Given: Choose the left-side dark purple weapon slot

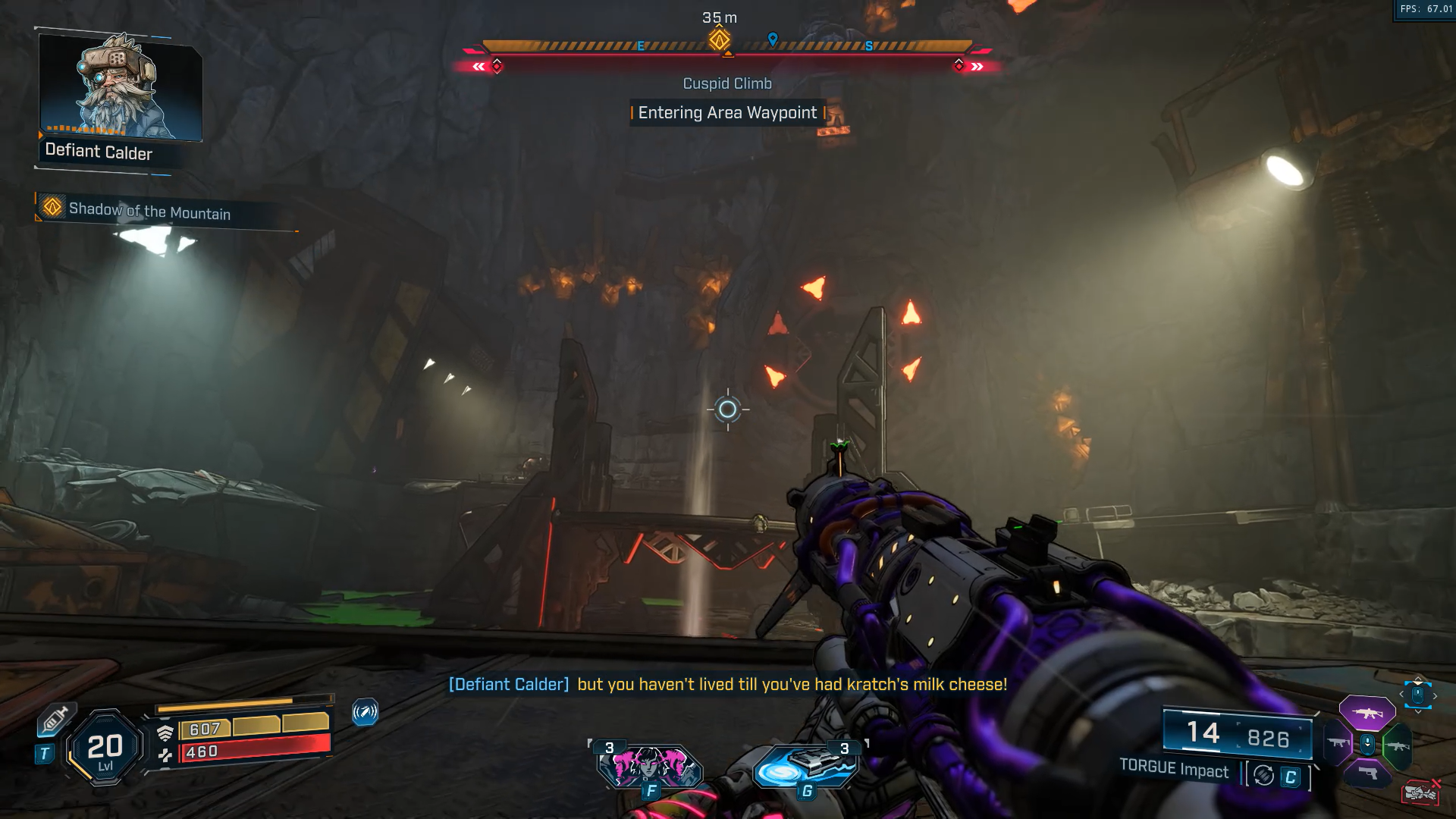Looking at the screenshot, I should [x=1338, y=743].
